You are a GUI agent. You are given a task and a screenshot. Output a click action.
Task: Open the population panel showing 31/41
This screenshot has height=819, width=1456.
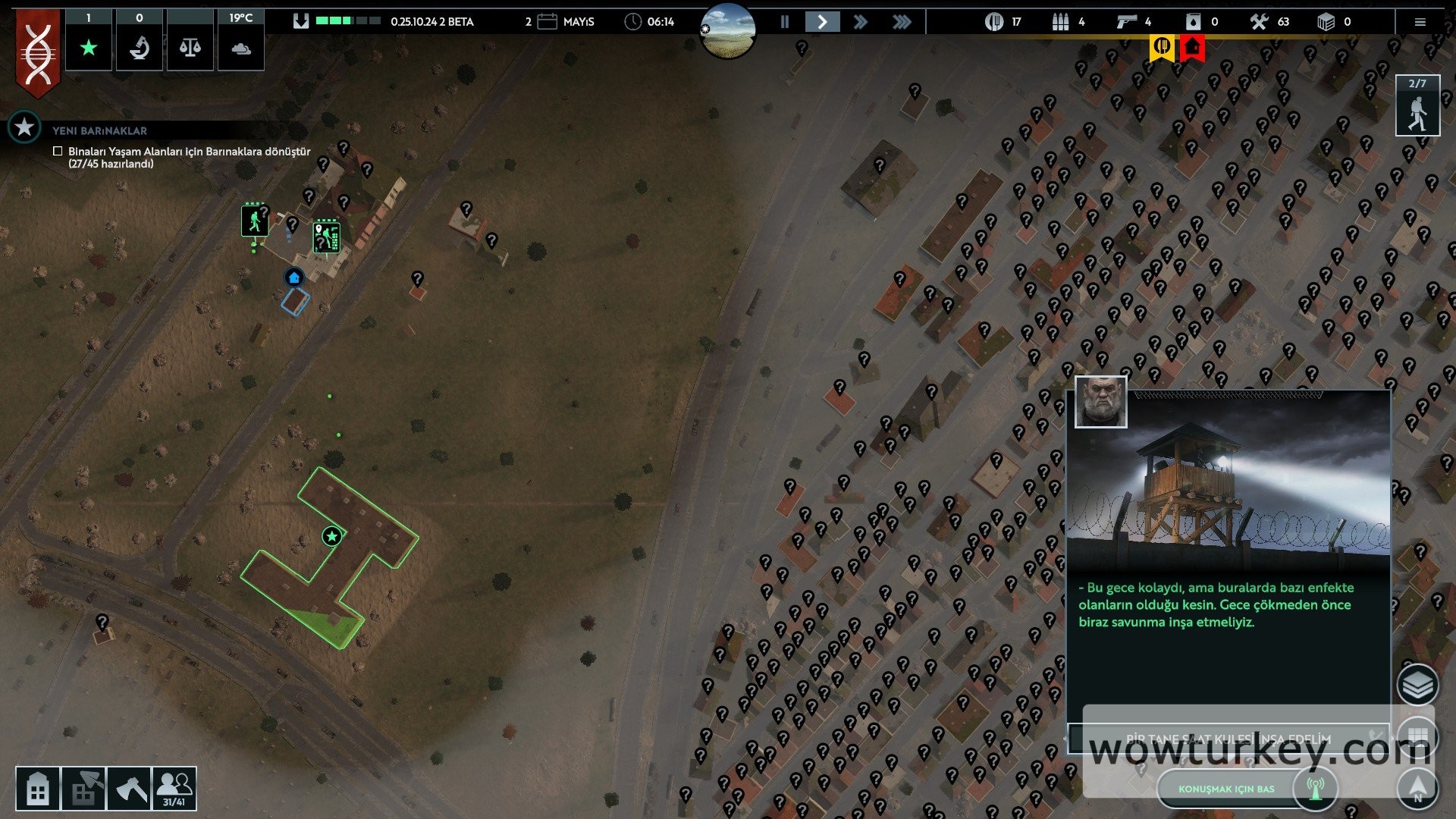click(174, 789)
